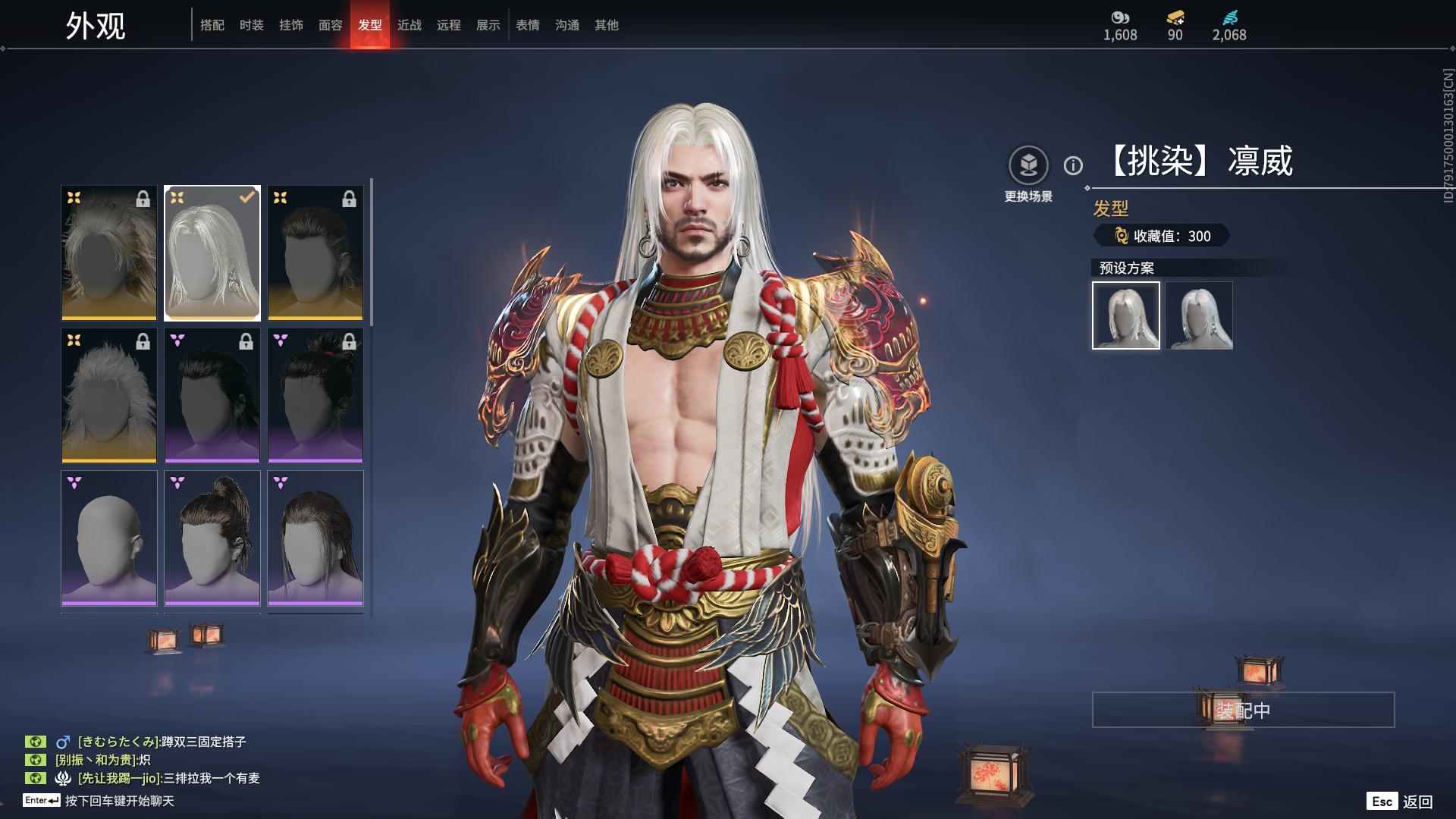Open the info icon beside hairstyle name

point(1073,165)
